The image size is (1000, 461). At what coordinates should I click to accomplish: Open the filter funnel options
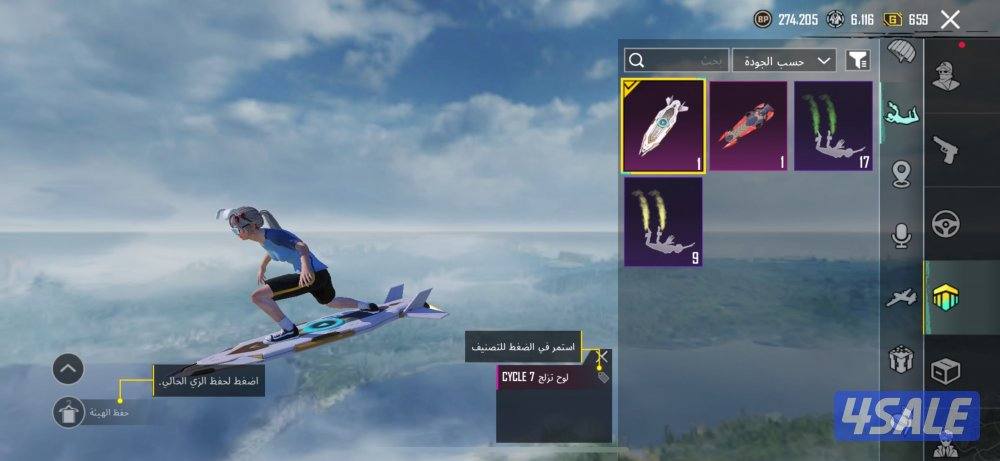pos(858,61)
